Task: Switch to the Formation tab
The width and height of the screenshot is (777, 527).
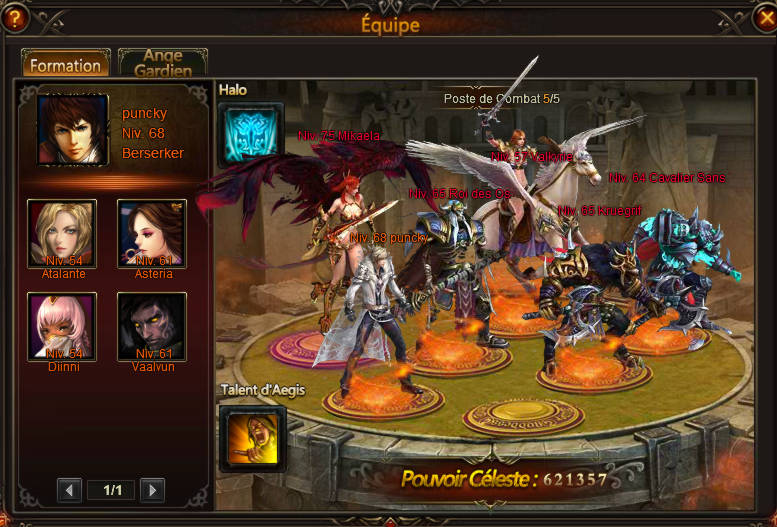Action: (65, 65)
